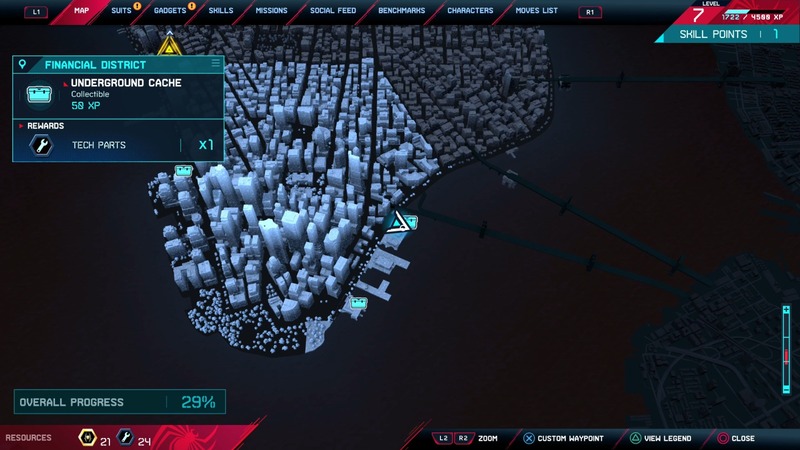
Task: Switch to the Benchmarks tab
Action: 401,10
